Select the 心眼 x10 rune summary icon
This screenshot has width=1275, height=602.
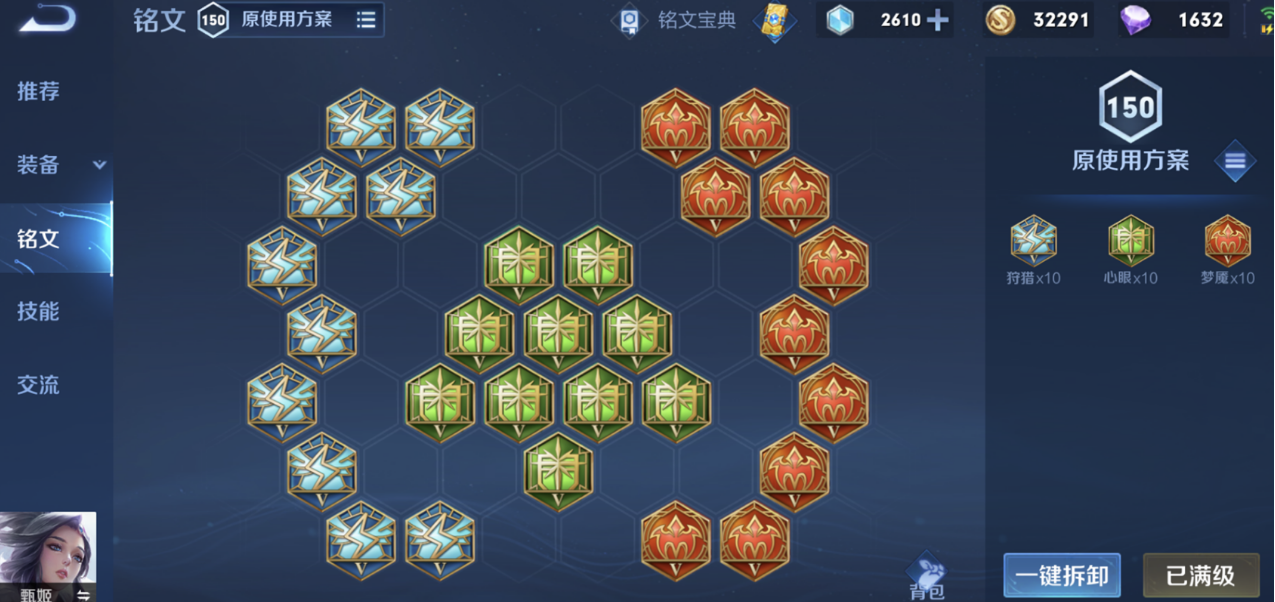click(x=1131, y=242)
